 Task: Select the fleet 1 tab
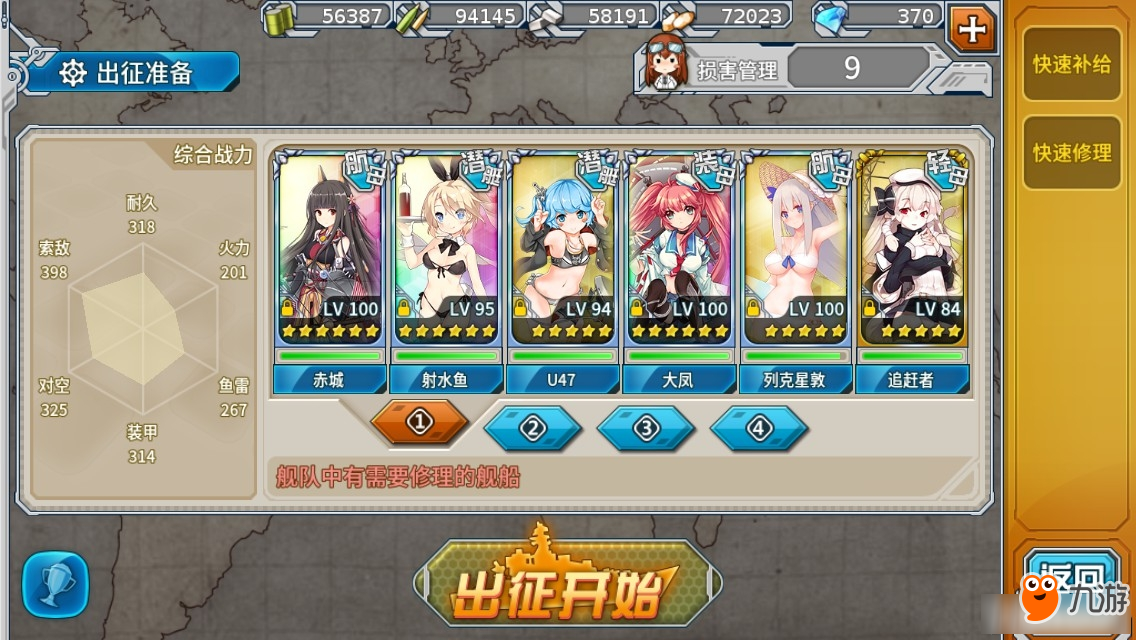(419, 422)
